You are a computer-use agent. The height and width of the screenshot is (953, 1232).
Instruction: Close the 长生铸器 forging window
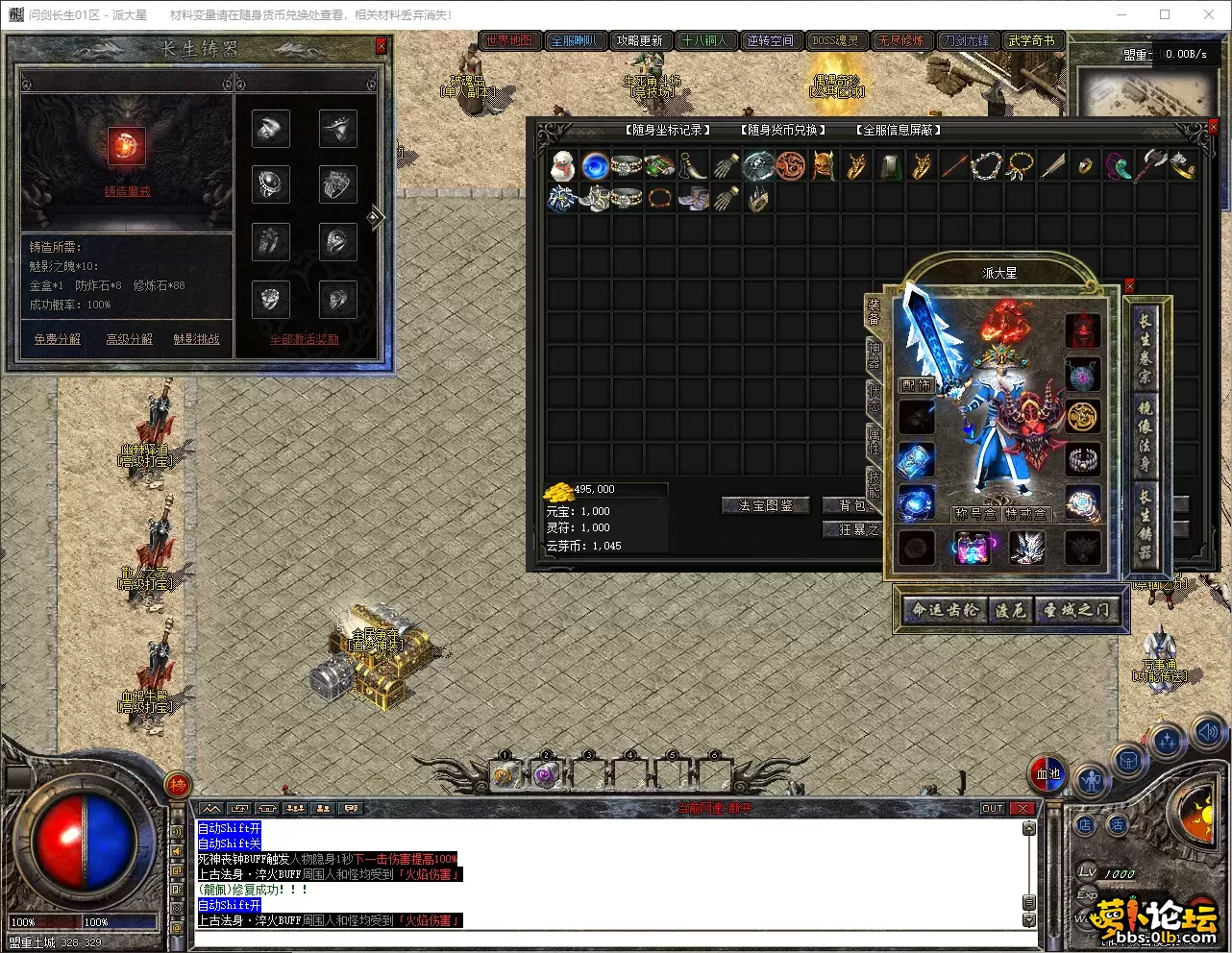[x=381, y=46]
